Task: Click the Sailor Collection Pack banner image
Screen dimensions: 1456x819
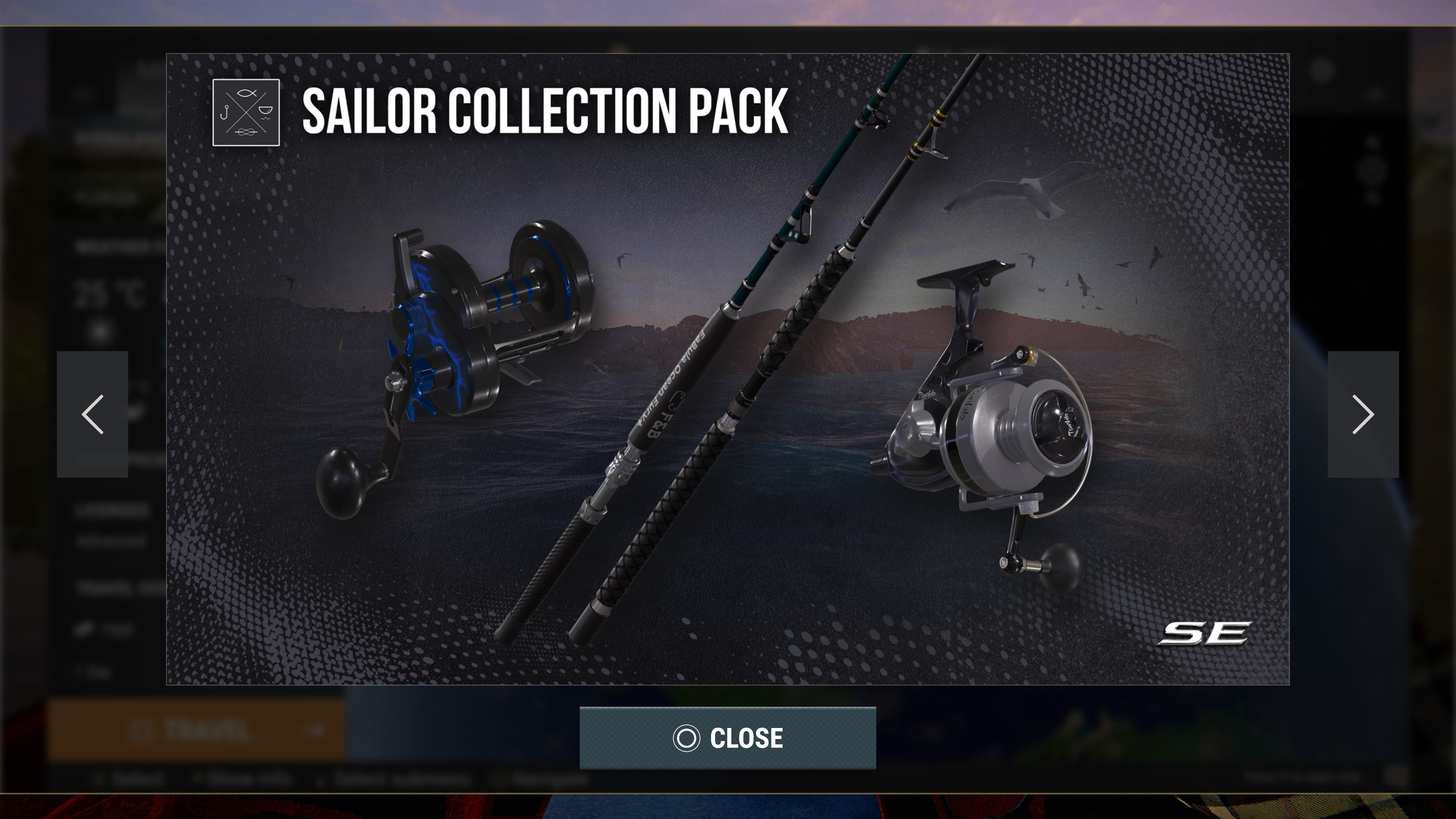Action: tap(728, 369)
